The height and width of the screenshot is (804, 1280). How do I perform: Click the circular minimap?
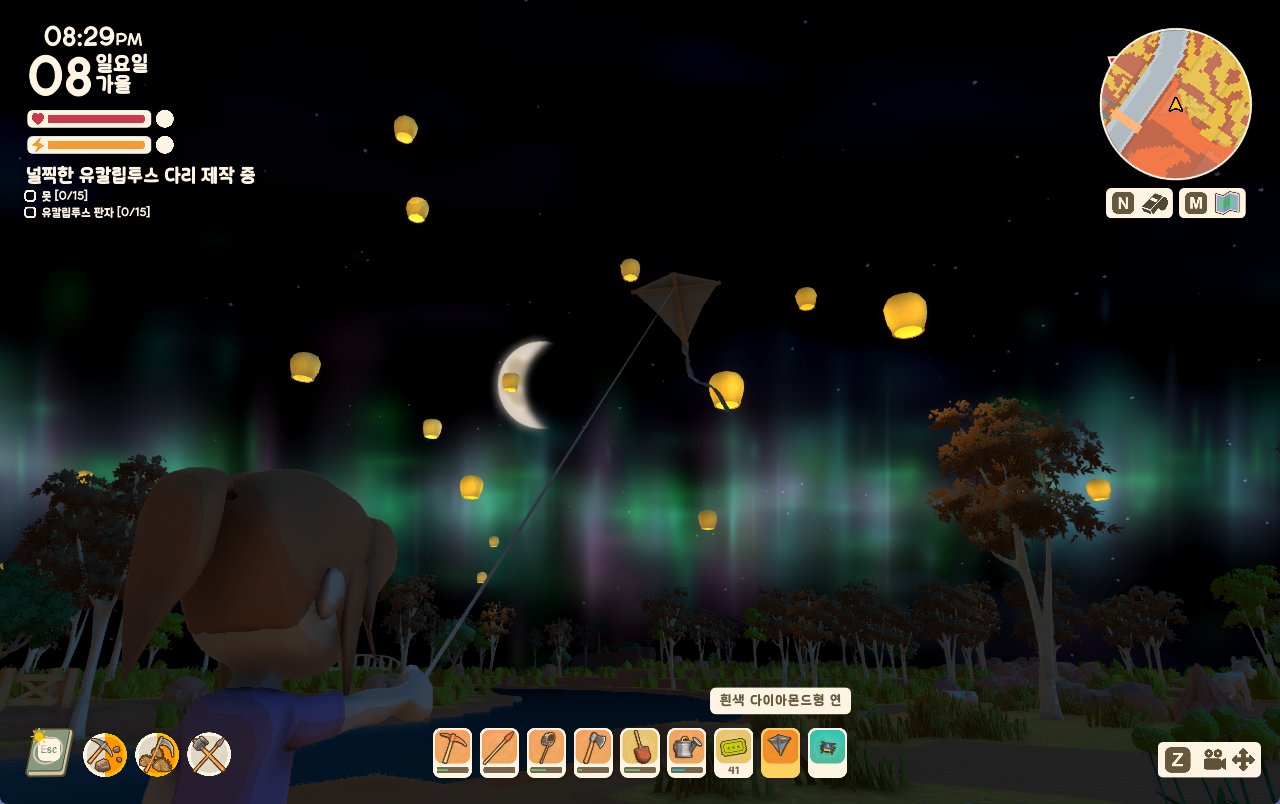tap(1175, 104)
